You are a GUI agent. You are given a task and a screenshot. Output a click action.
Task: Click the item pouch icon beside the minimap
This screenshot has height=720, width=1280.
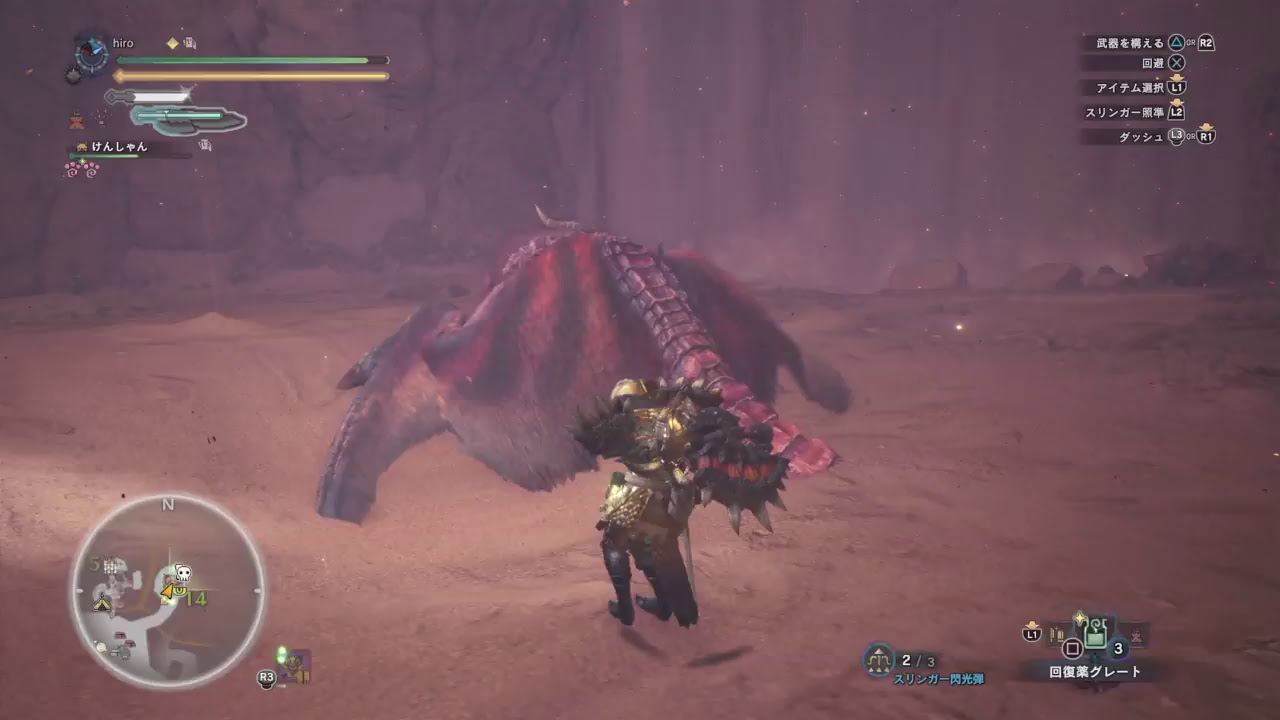click(x=295, y=664)
